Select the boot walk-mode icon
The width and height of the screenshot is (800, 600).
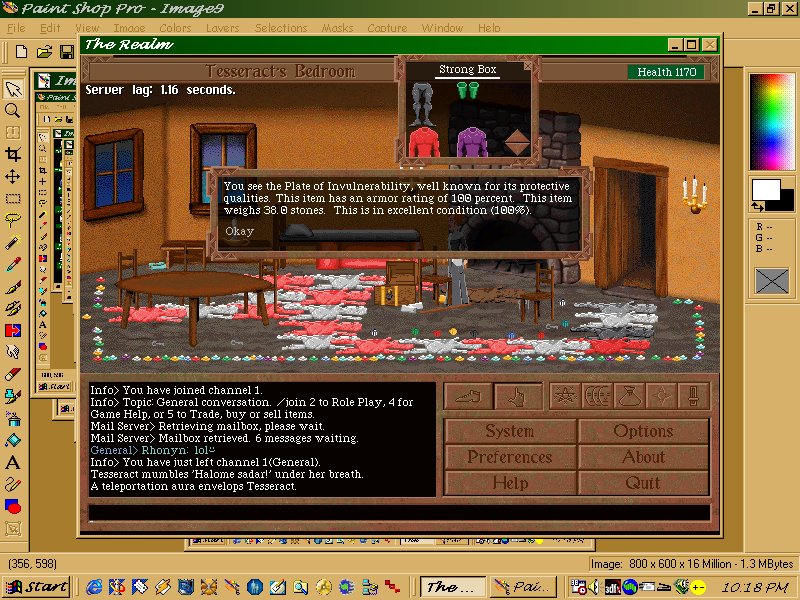tap(468, 397)
